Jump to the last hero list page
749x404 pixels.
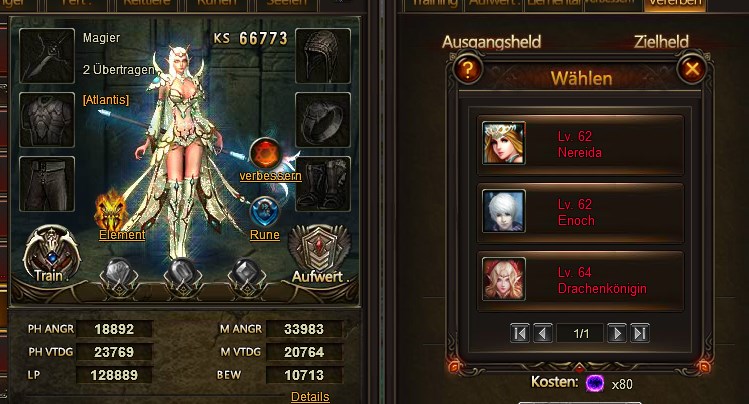[x=640, y=333]
